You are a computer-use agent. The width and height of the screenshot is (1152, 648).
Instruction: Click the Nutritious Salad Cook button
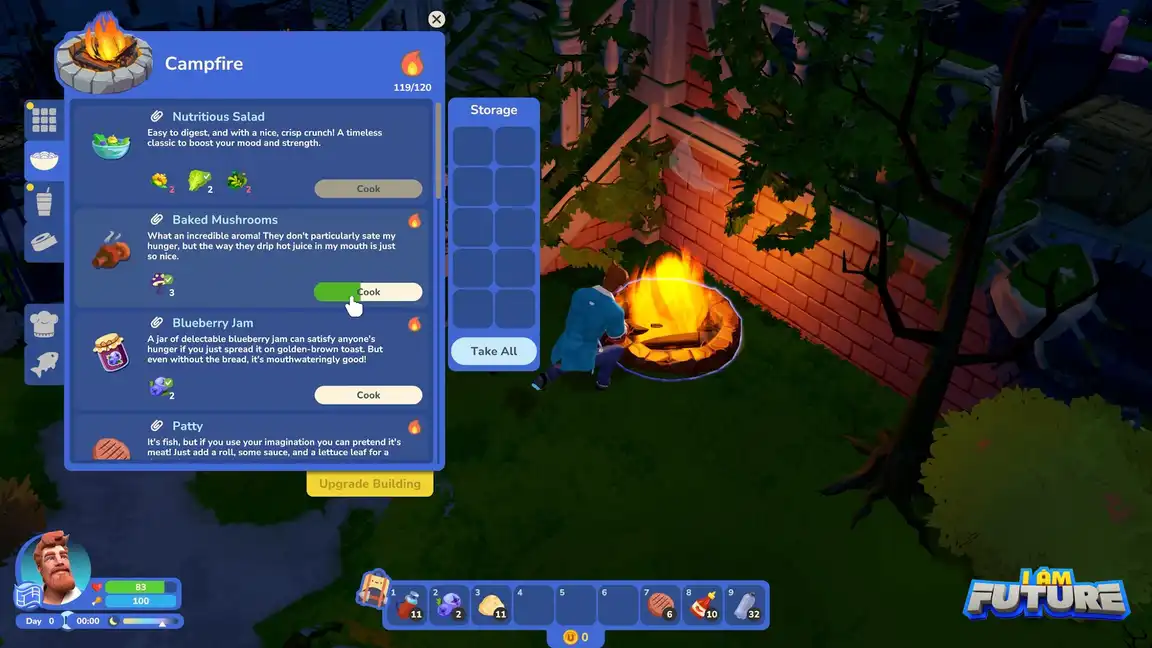click(368, 189)
